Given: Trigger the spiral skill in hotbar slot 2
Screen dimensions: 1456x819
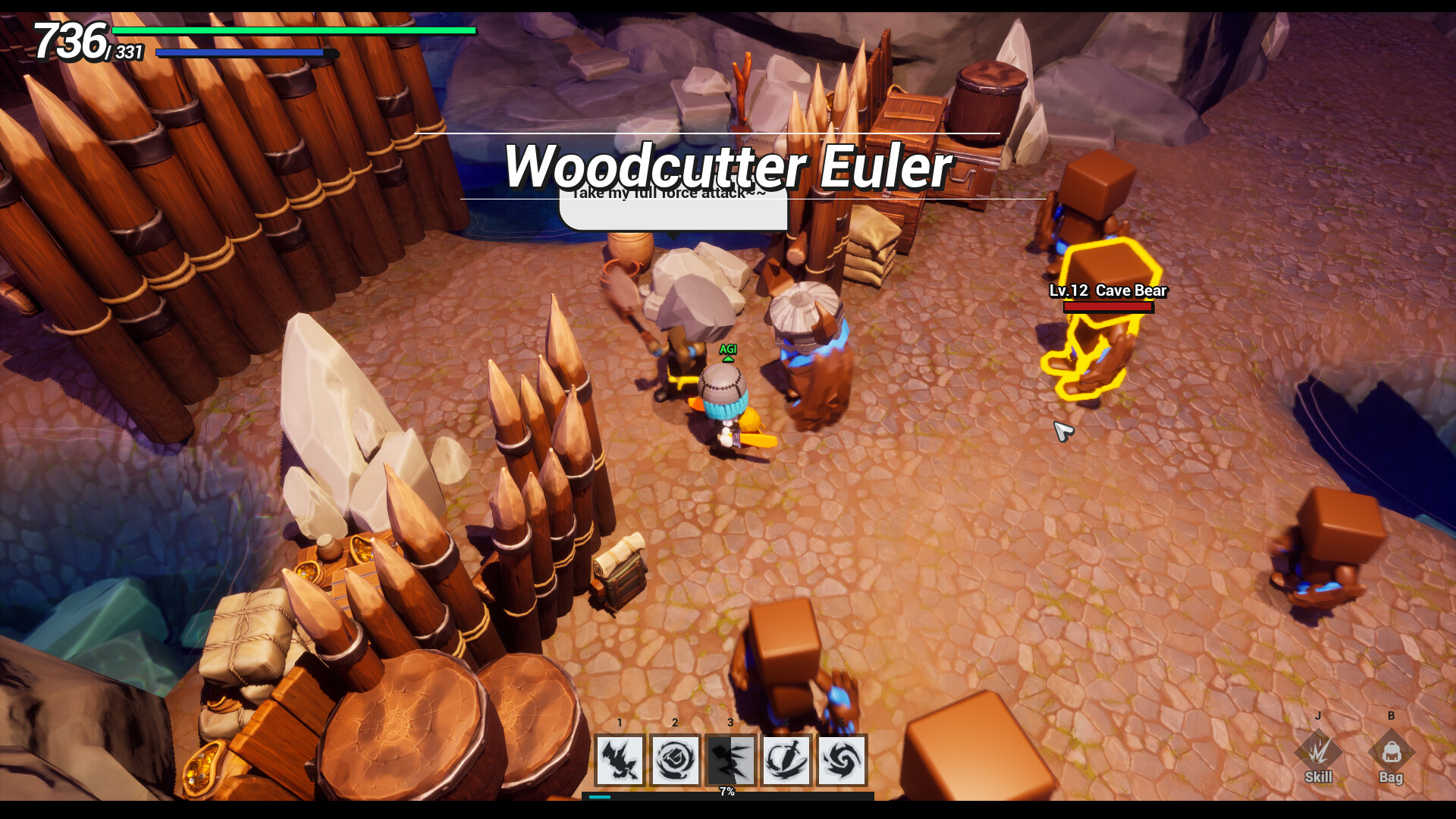Looking at the screenshot, I should click(x=675, y=761).
